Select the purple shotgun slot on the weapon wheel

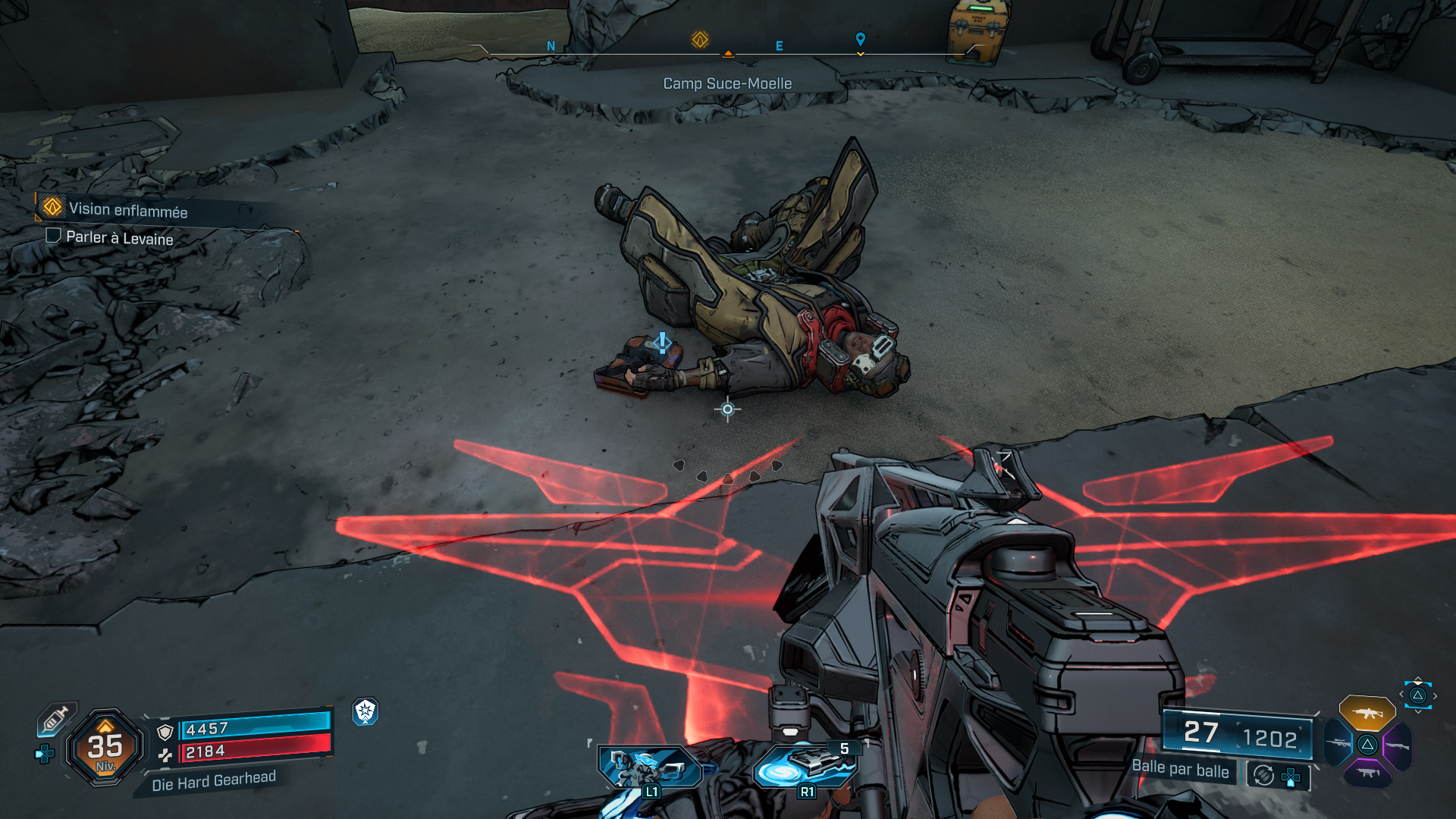[x=1397, y=745]
